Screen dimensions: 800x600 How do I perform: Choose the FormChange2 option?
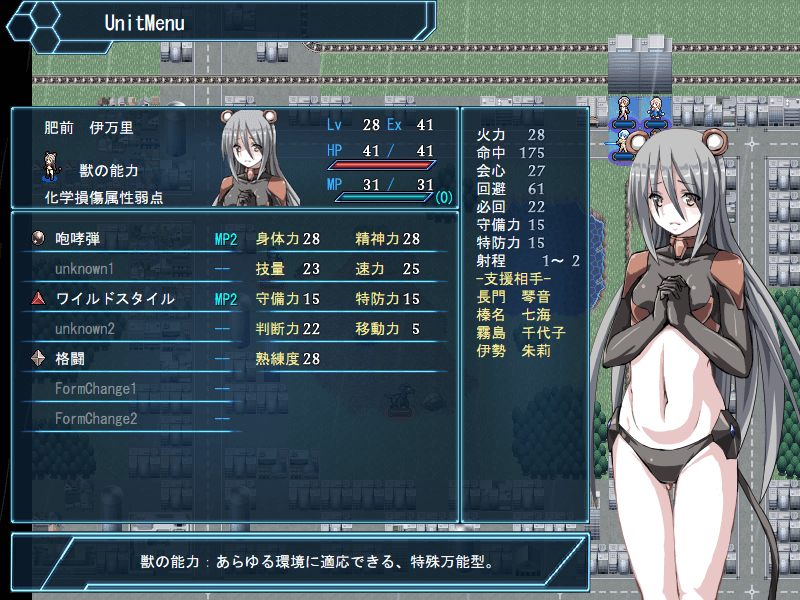95,419
